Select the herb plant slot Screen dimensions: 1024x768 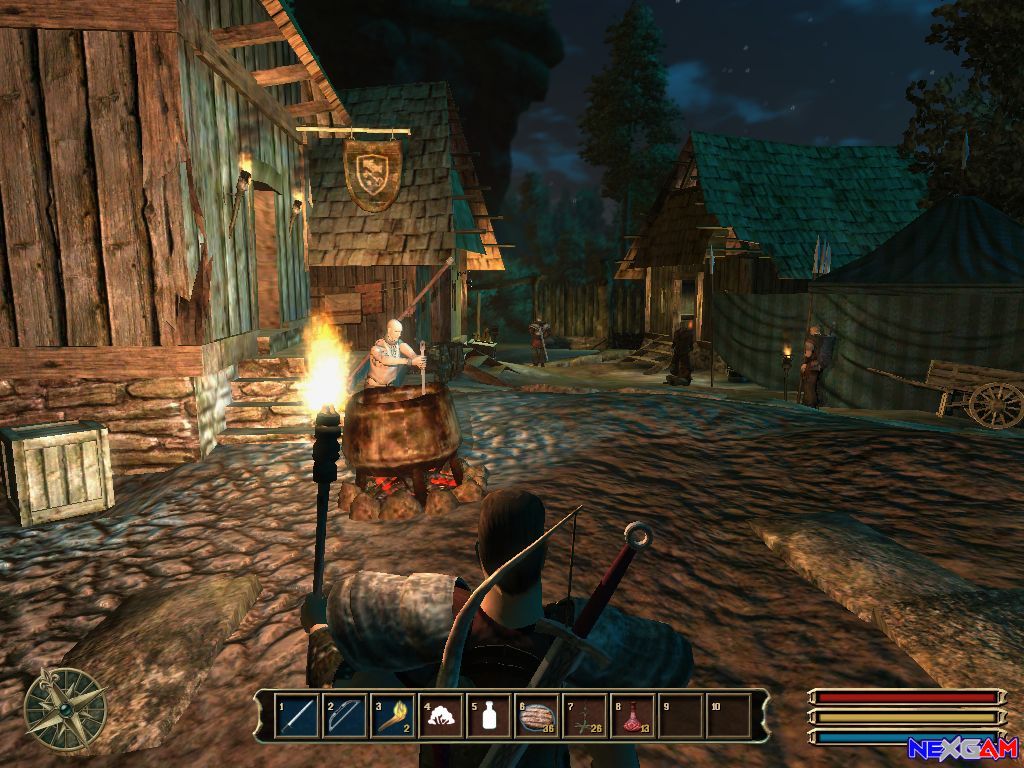pyautogui.click(x=585, y=716)
